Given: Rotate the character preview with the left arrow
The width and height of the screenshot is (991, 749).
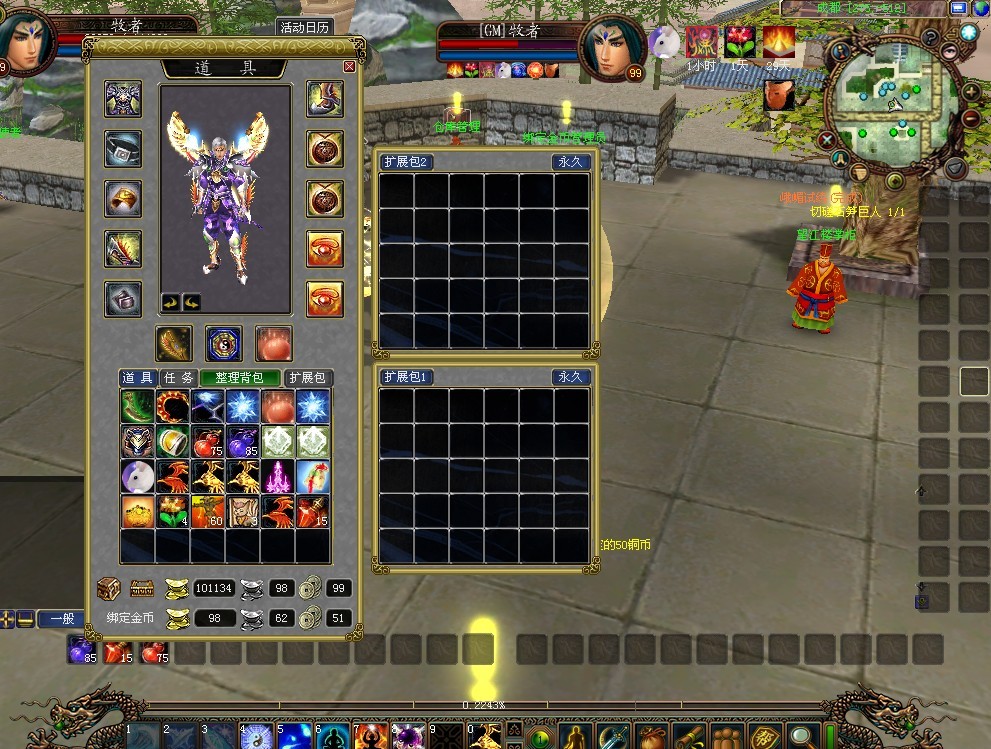Looking at the screenshot, I should (x=171, y=302).
